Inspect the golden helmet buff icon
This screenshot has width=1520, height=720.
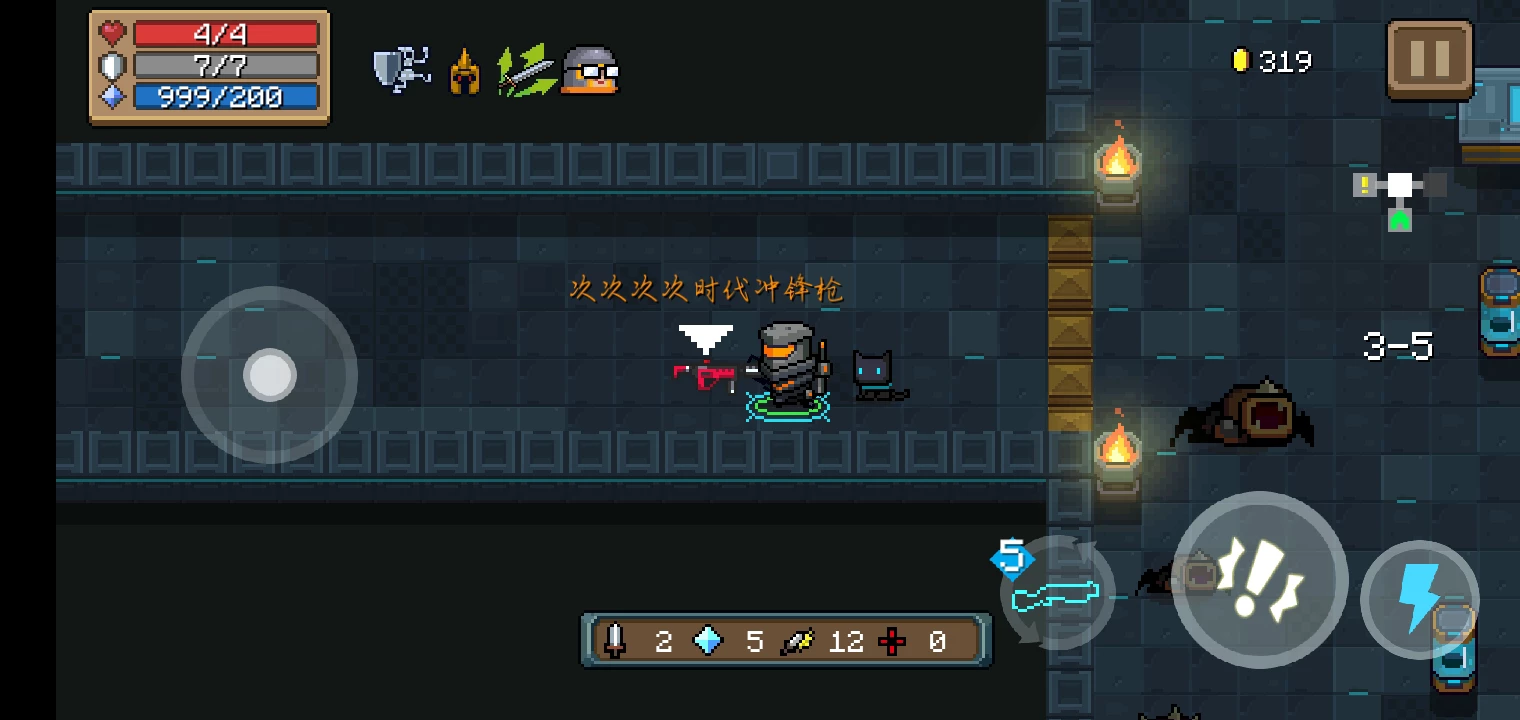coord(464,72)
